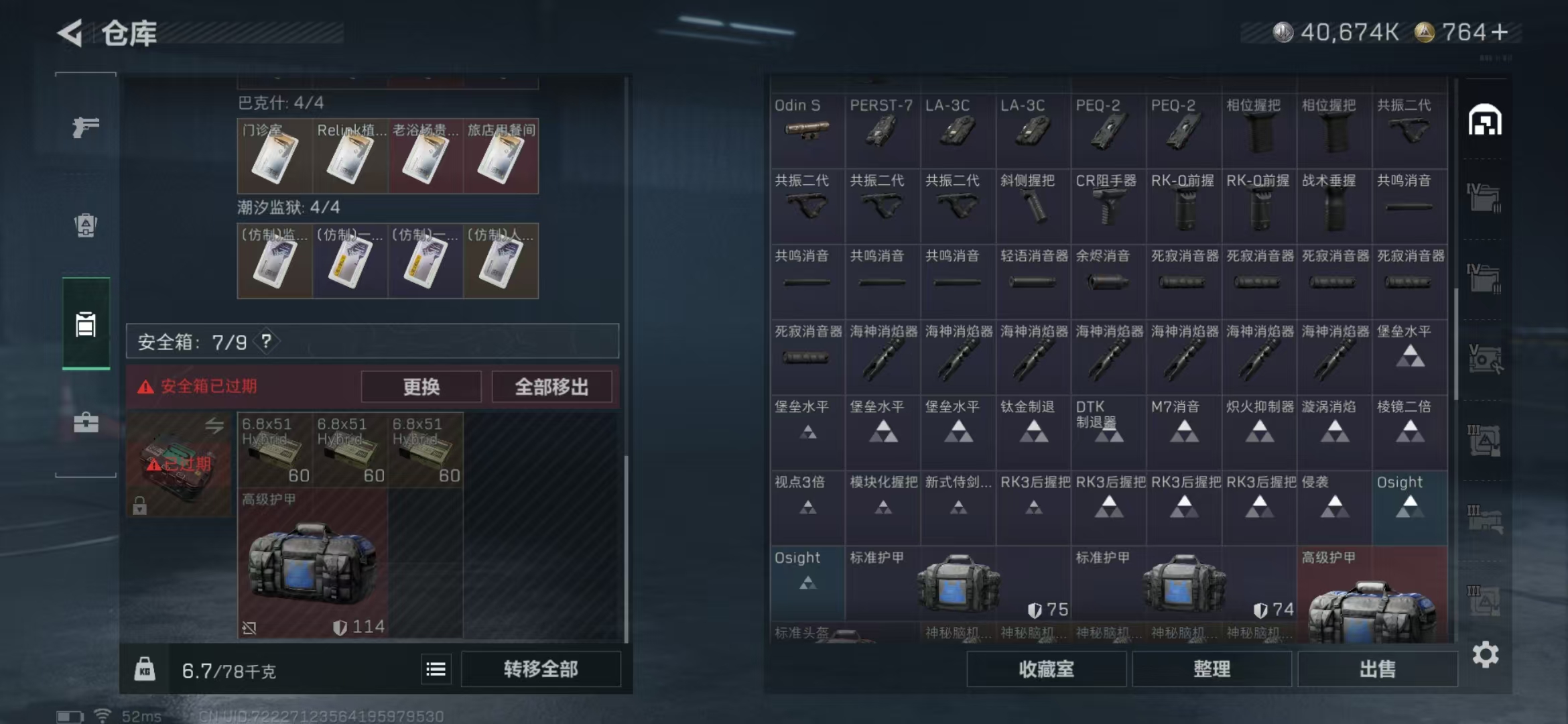
Task: Click the no-transfer icon on the 高级护甲 bag
Action: [x=251, y=627]
